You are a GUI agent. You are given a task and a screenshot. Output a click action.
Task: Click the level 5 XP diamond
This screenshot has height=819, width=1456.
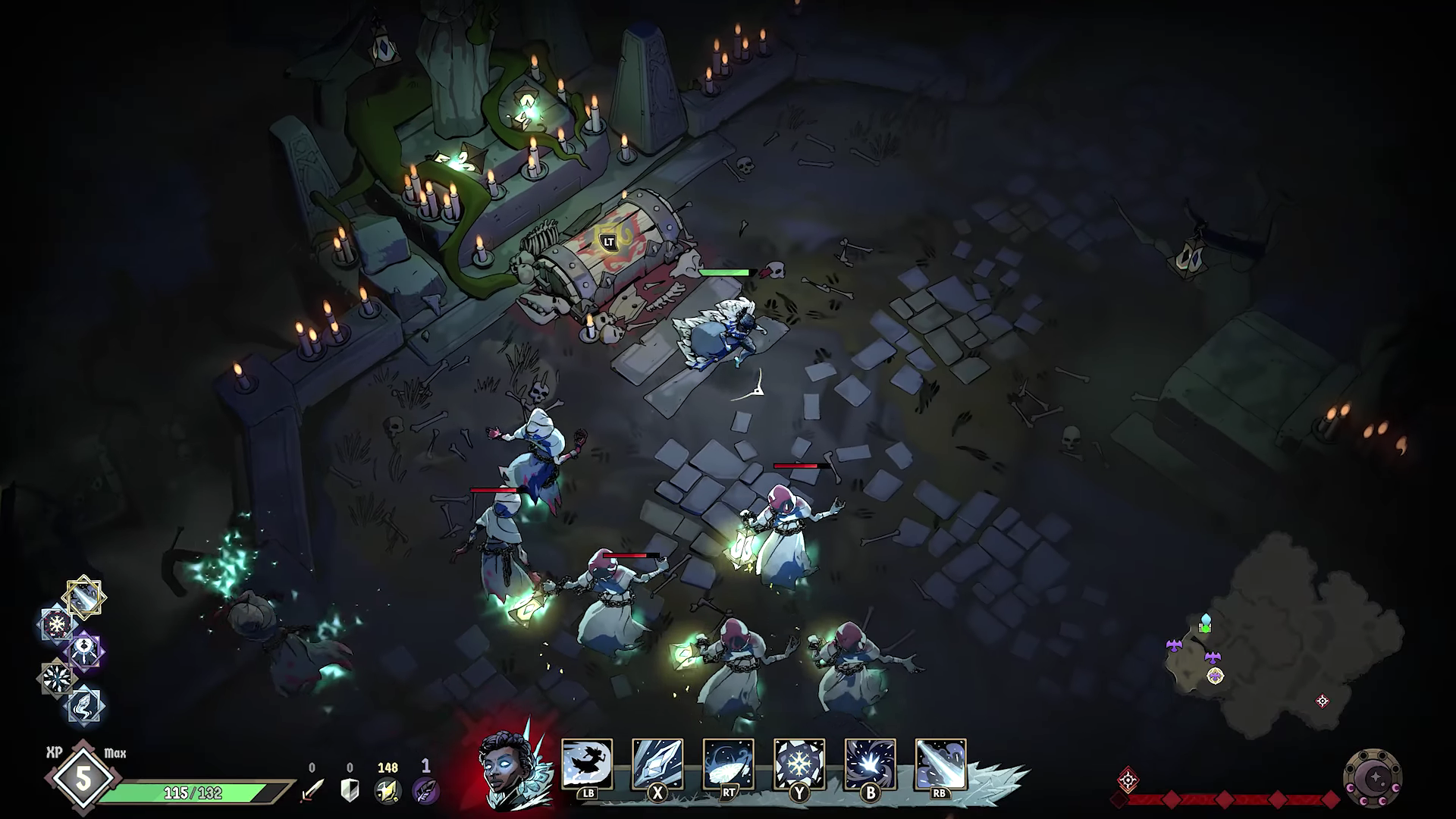[x=82, y=779]
